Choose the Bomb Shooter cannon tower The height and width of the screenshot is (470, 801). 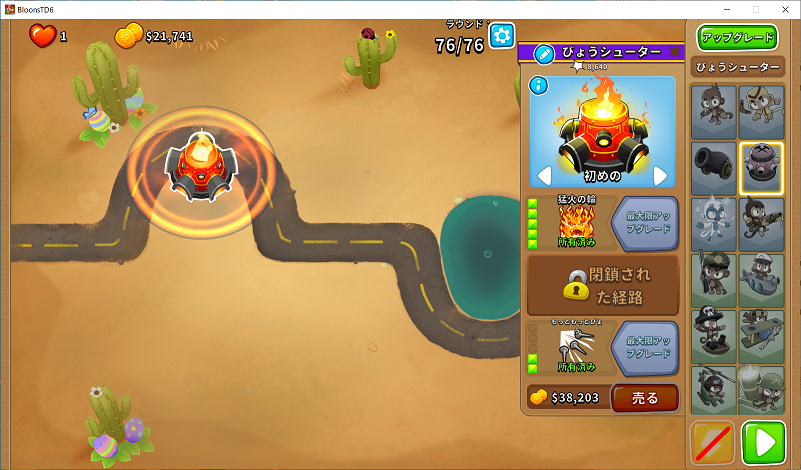(713, 167)
